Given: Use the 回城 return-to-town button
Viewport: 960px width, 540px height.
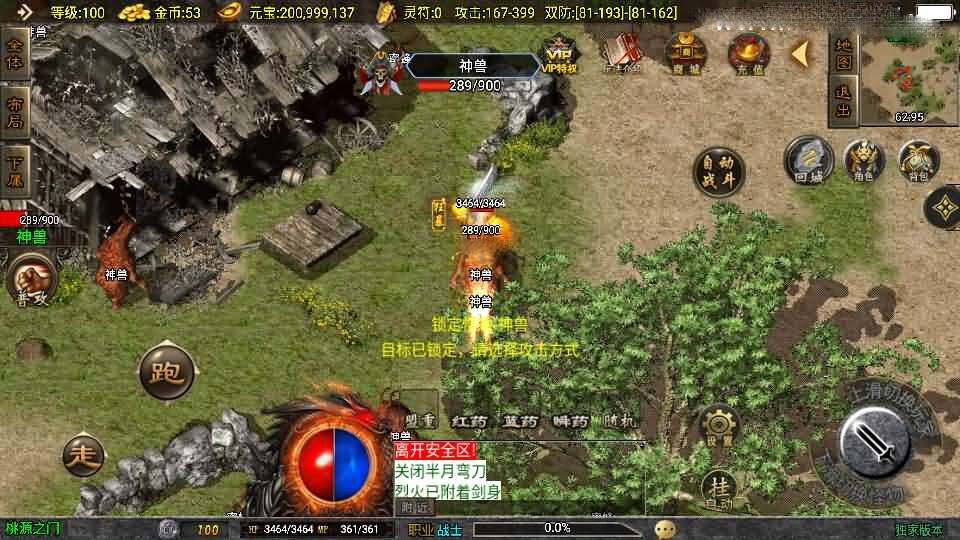Looking at the screenshot, I should tap(808, 160).
